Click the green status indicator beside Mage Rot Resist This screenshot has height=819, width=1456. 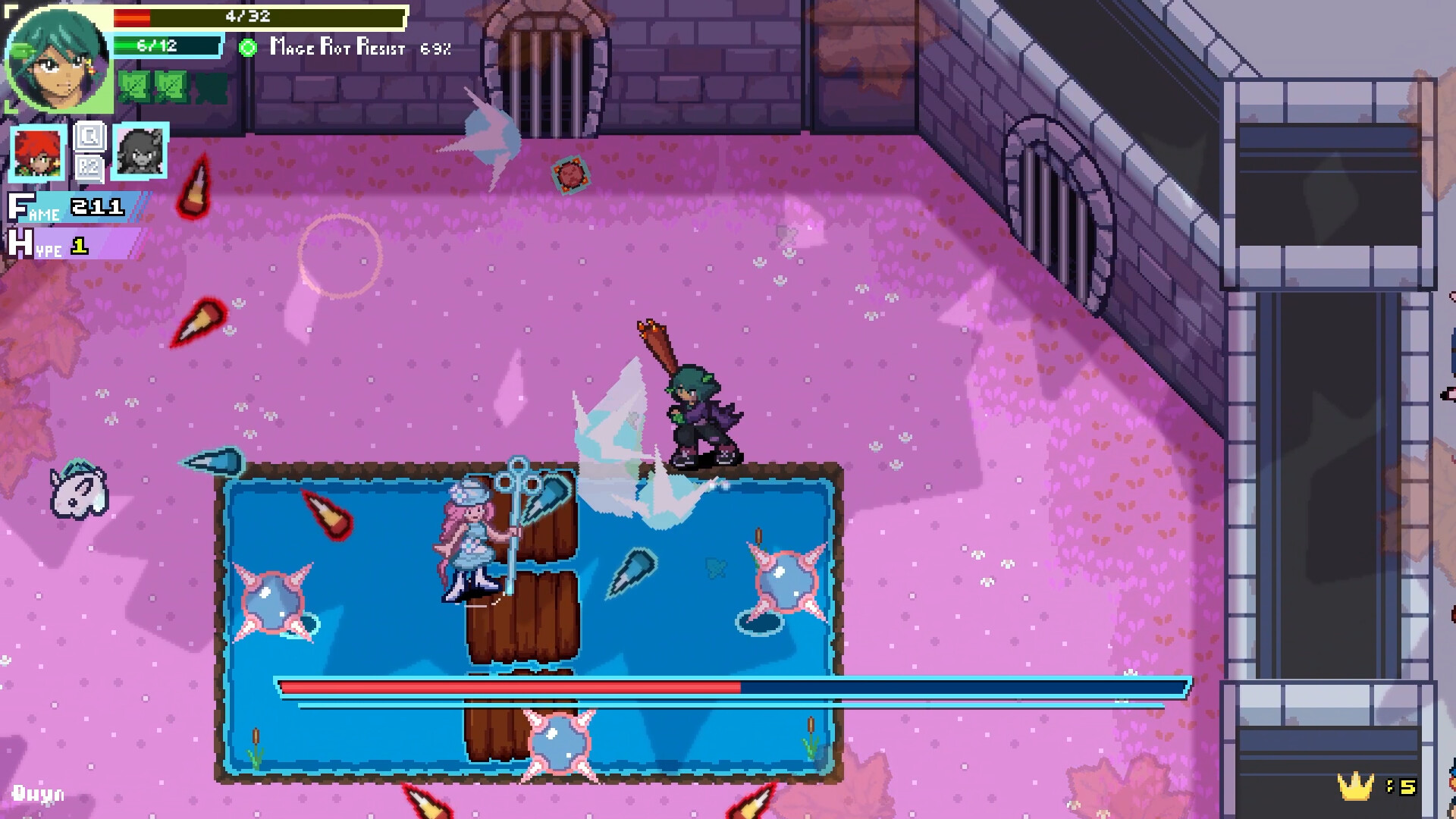coord(247,48)
